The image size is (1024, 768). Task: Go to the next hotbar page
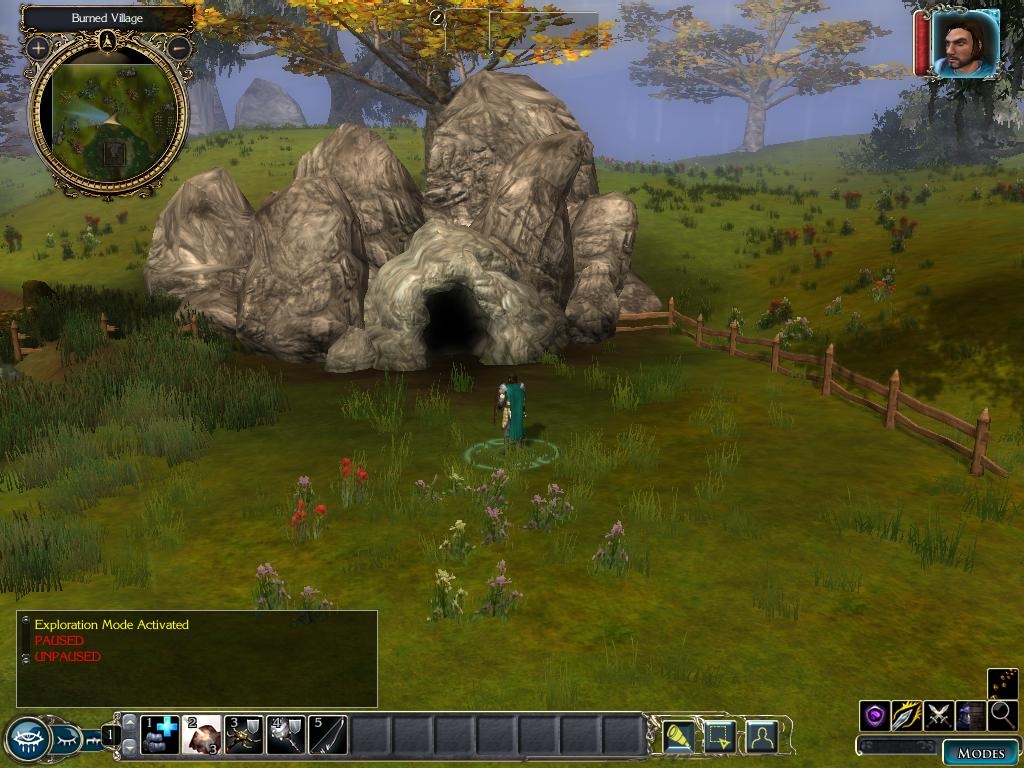[x=129, y=748]
